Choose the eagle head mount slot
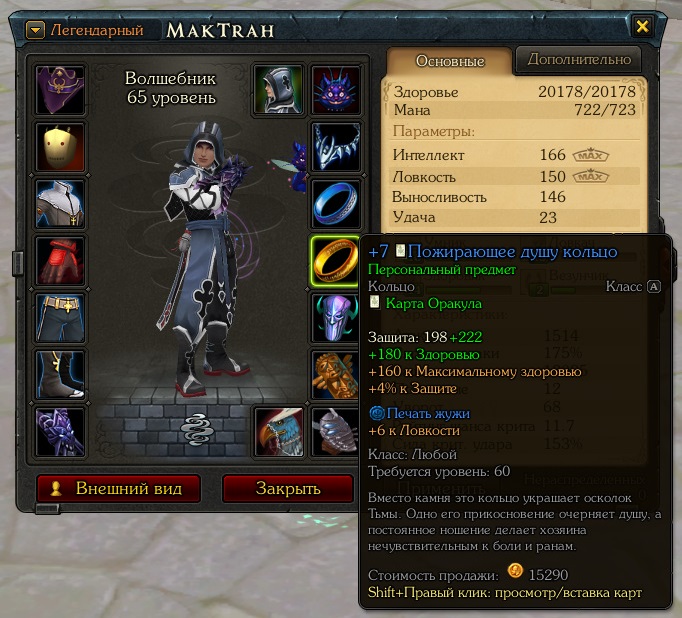 point(278,432)
